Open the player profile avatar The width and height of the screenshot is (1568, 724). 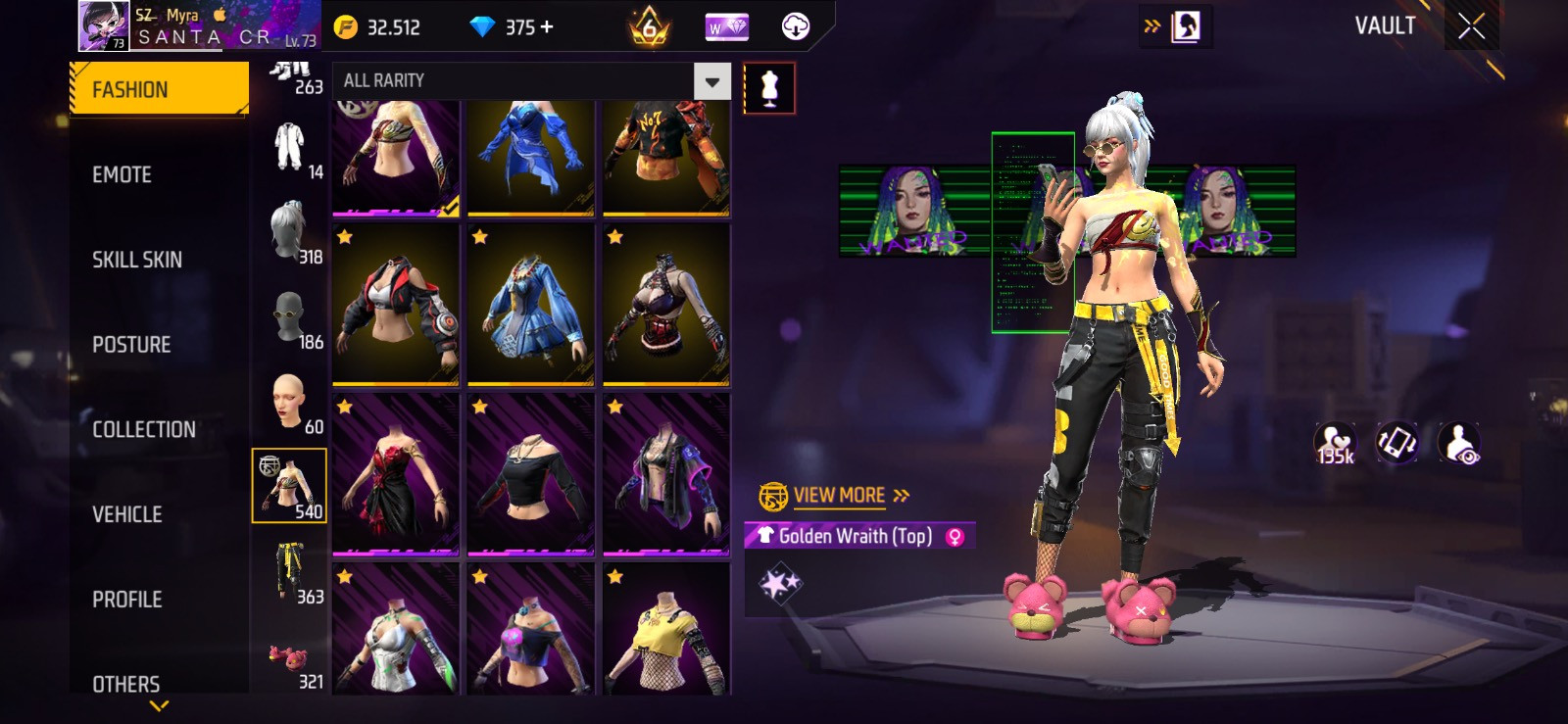coord(103,26)
